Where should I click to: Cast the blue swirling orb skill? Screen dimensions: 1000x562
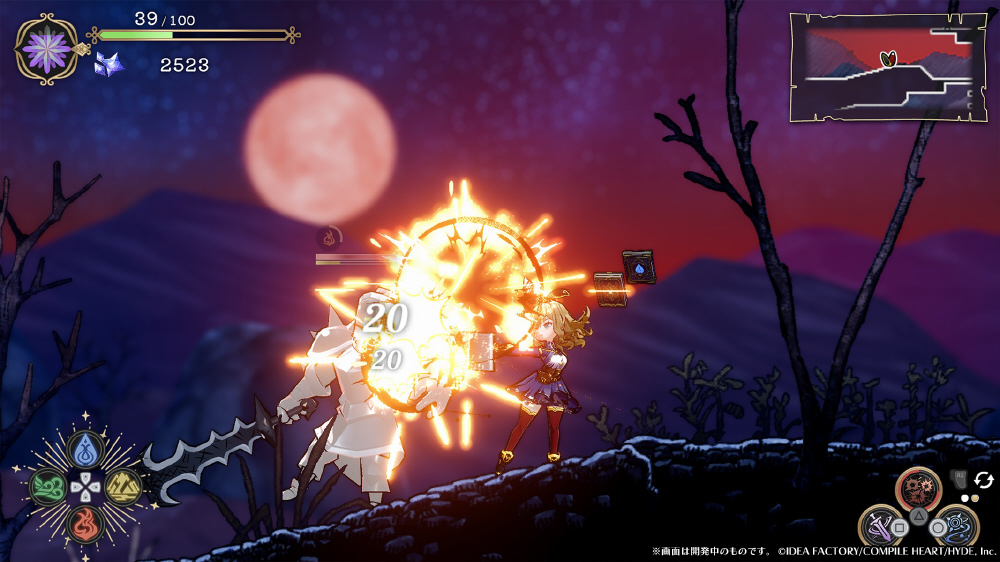[956, 525]
